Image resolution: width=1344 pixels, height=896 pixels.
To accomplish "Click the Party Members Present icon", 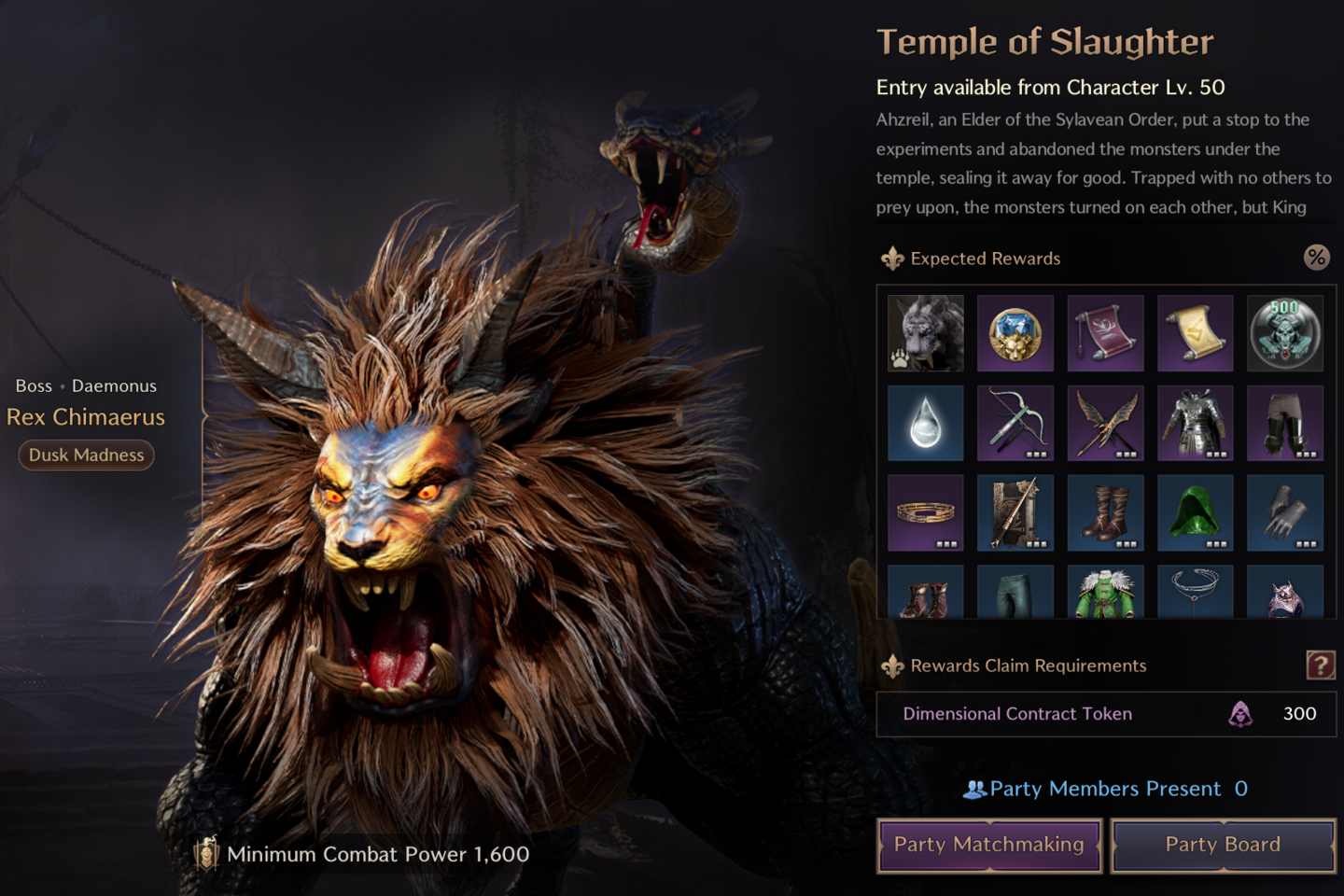I will tap(974, 789).
